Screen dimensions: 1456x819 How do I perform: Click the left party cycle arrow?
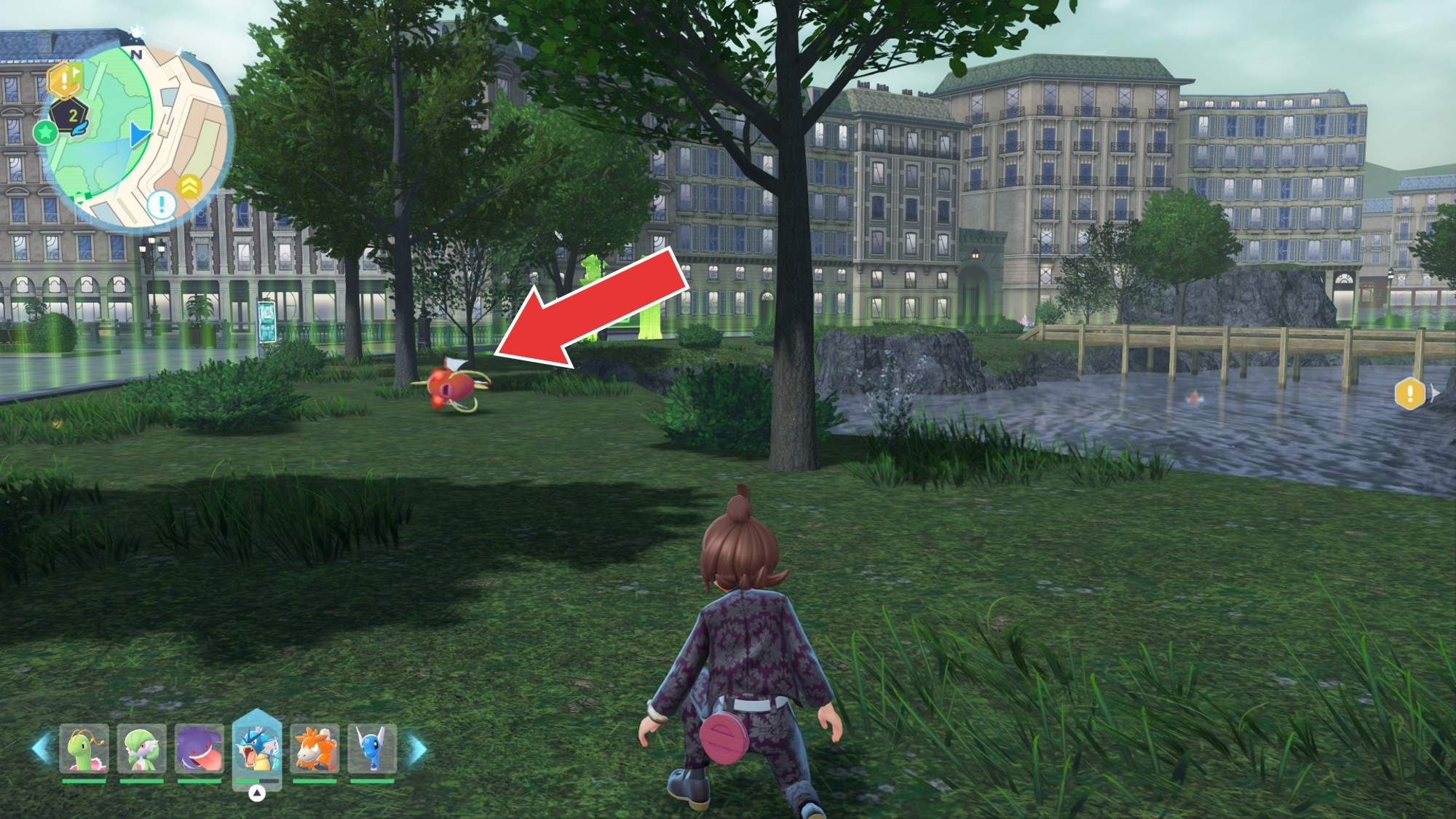41,748
